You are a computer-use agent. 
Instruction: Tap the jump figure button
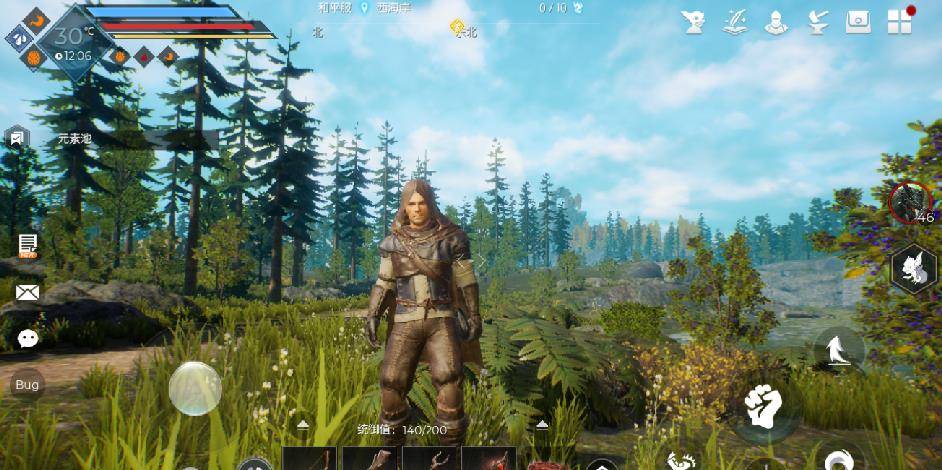(837, 351)
